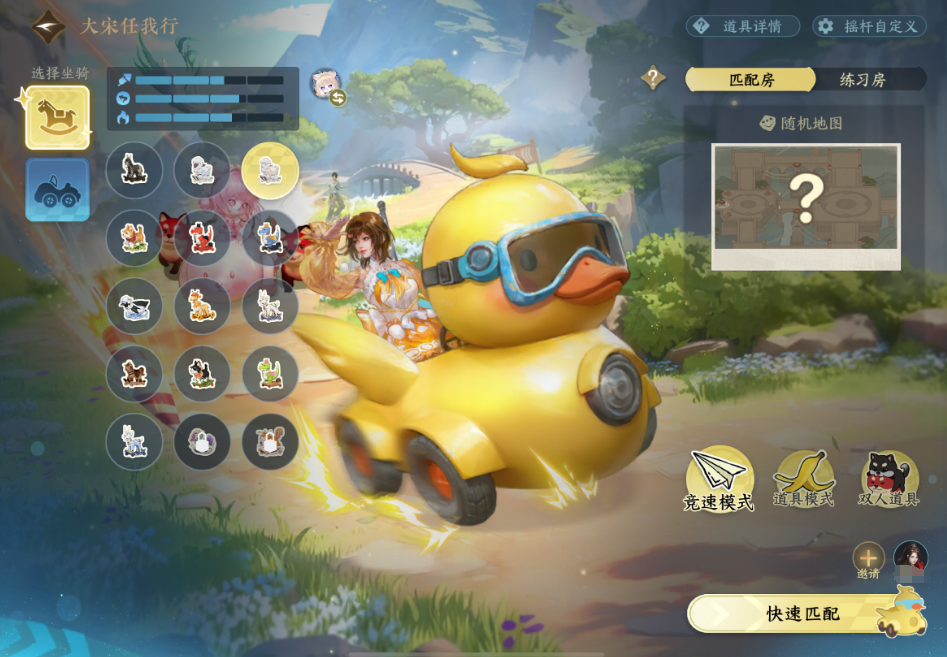The width and height of the screenshot is (947, 657).
Task: Switch to the blue car category
Action: [58, 190]
